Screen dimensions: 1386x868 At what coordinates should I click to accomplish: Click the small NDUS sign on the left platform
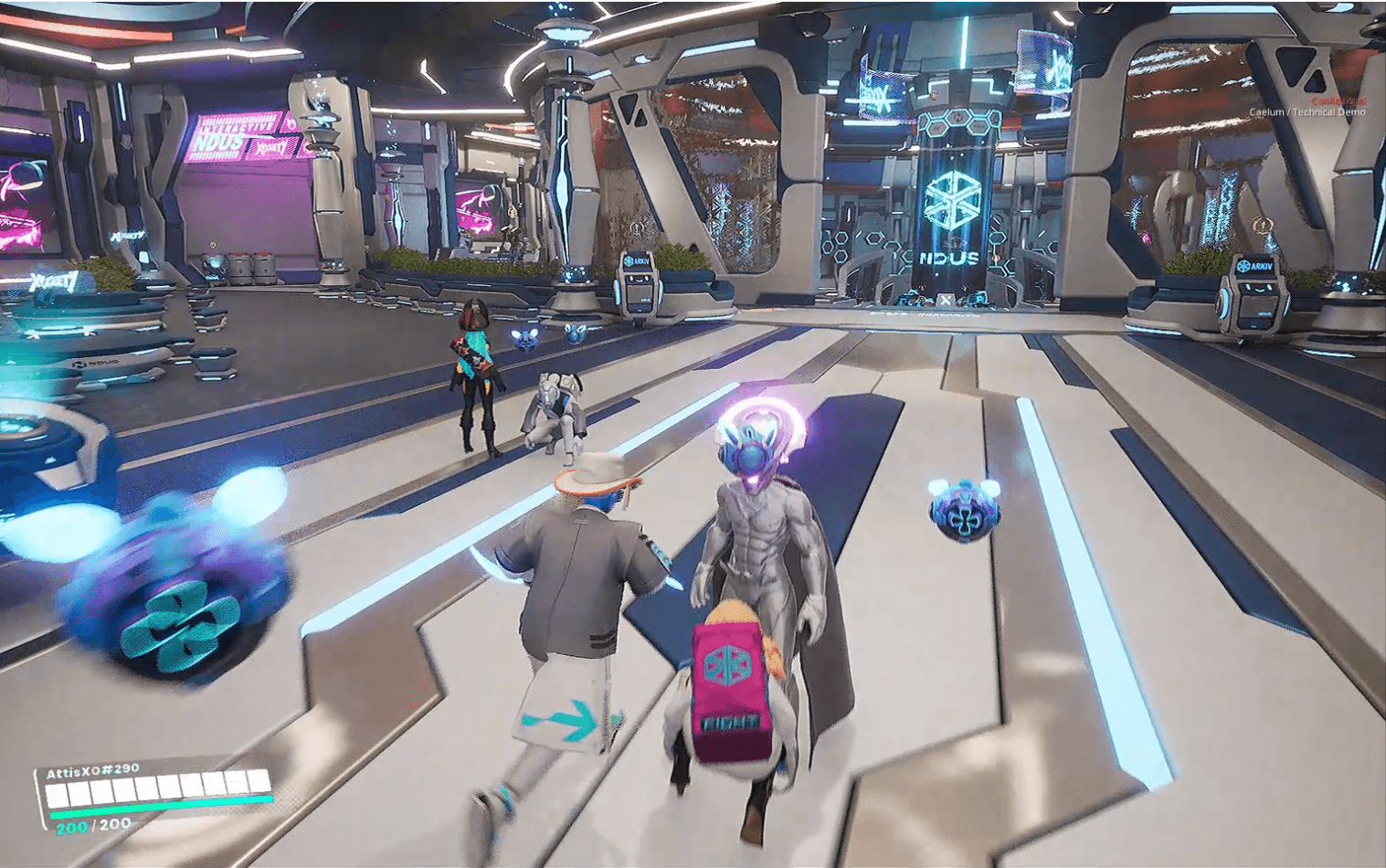[95, 363]
